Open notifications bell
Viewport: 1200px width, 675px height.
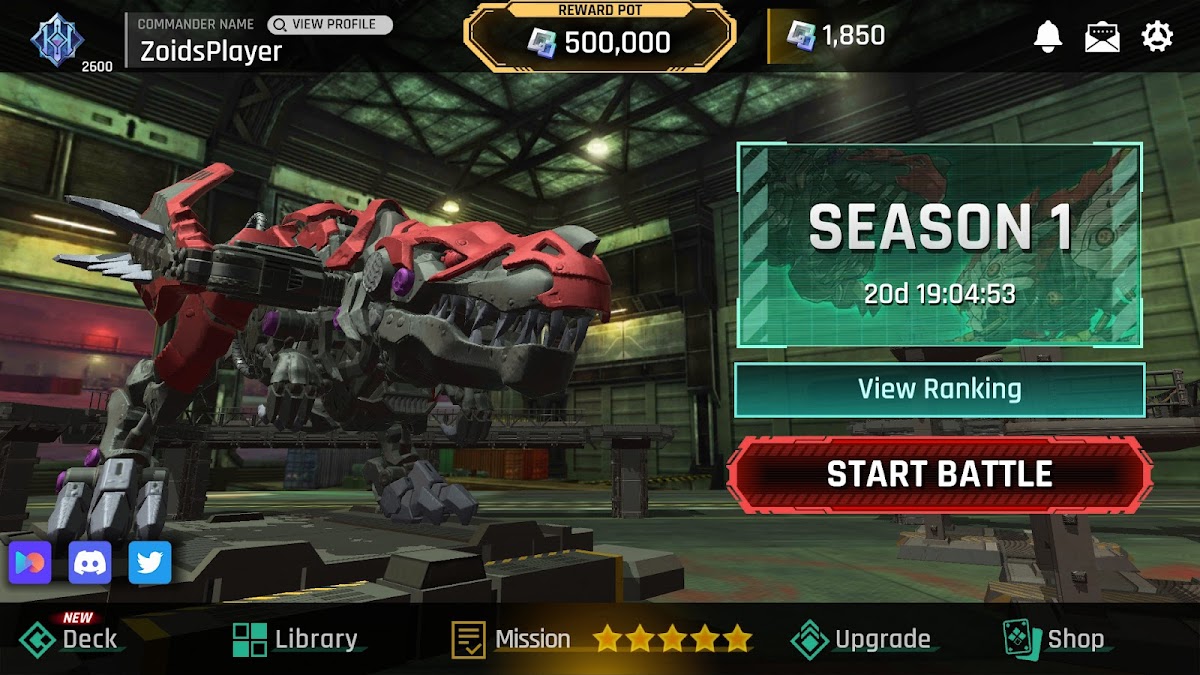[x=1047, y=37]
